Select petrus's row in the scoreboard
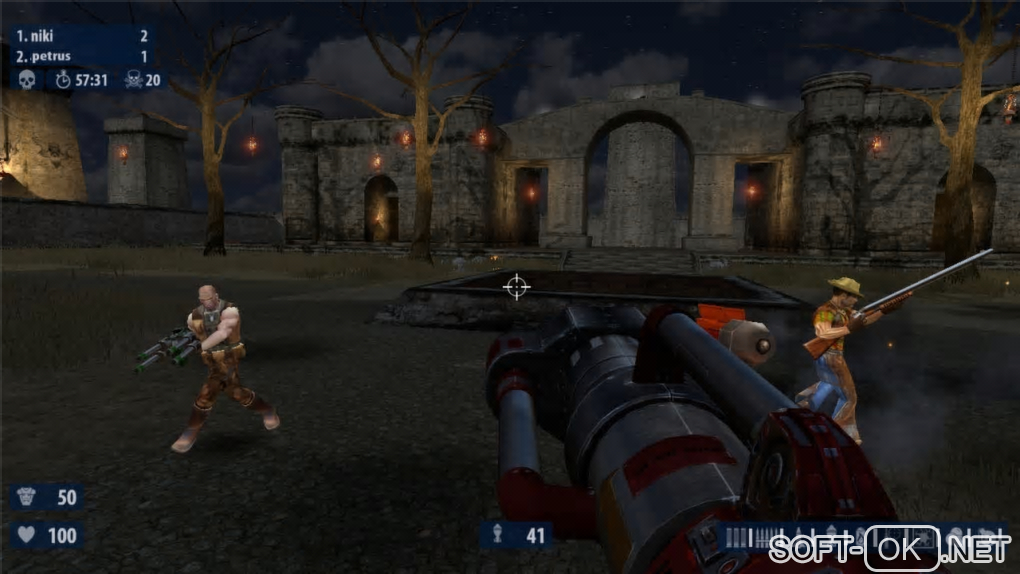Image resolution: width=1020 pixels, height=574 pixels. coord(82,57)
